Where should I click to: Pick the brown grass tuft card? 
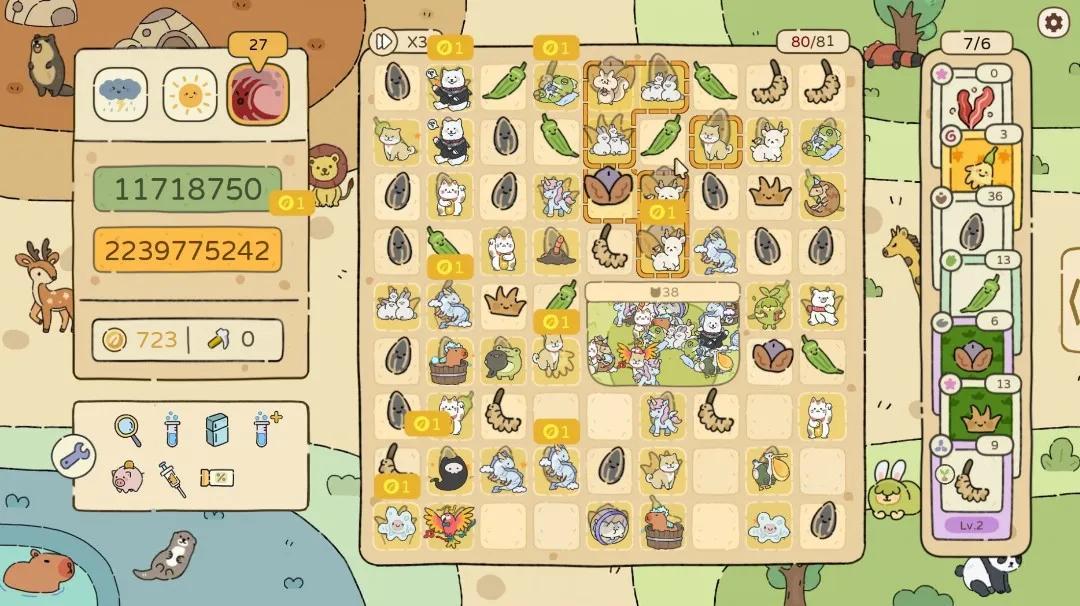tap(974, 415)
